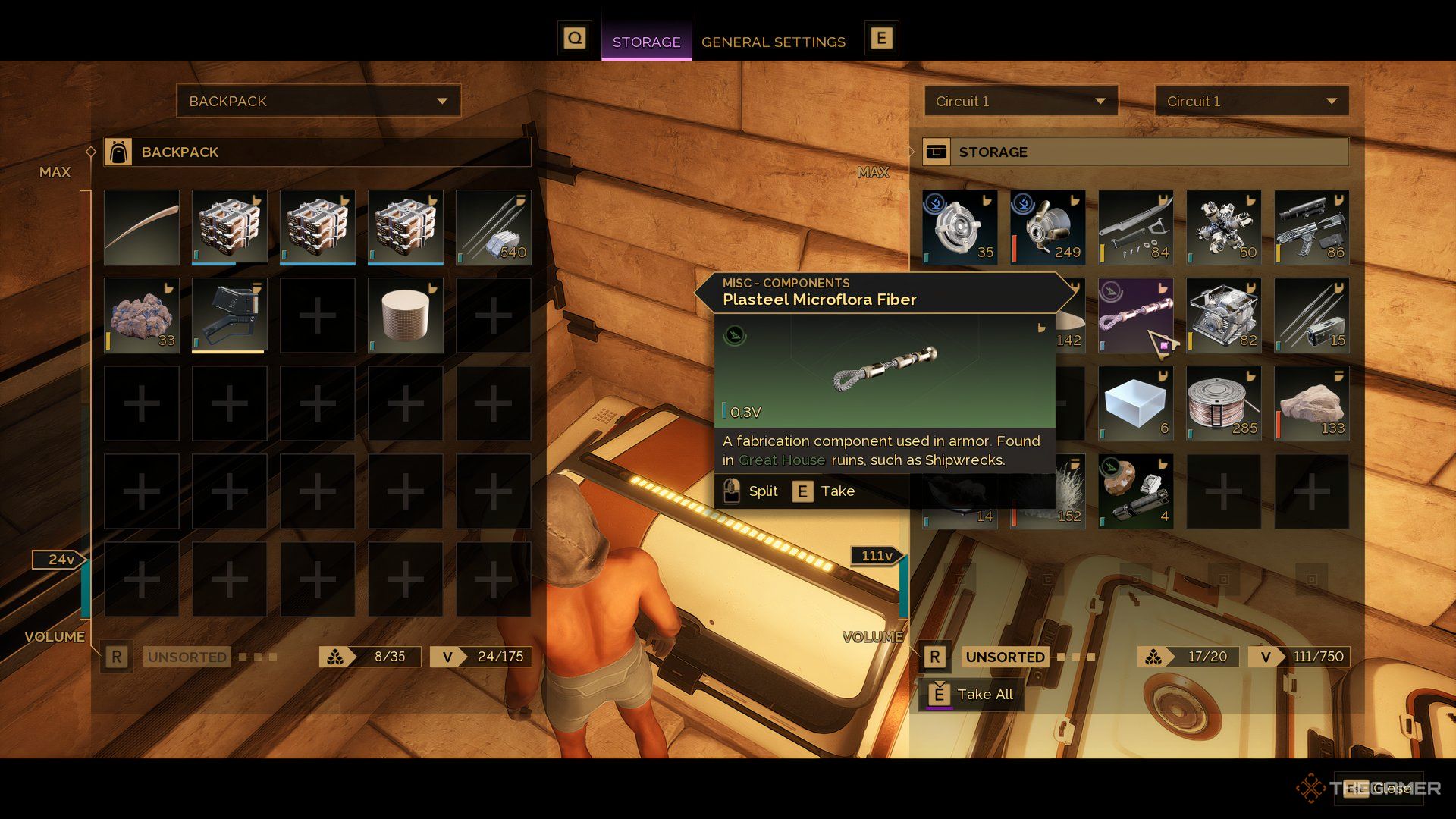1456x819 pixels.
Task: Choose the rock stack of 133 in storage
Action: pos(1311,403)
